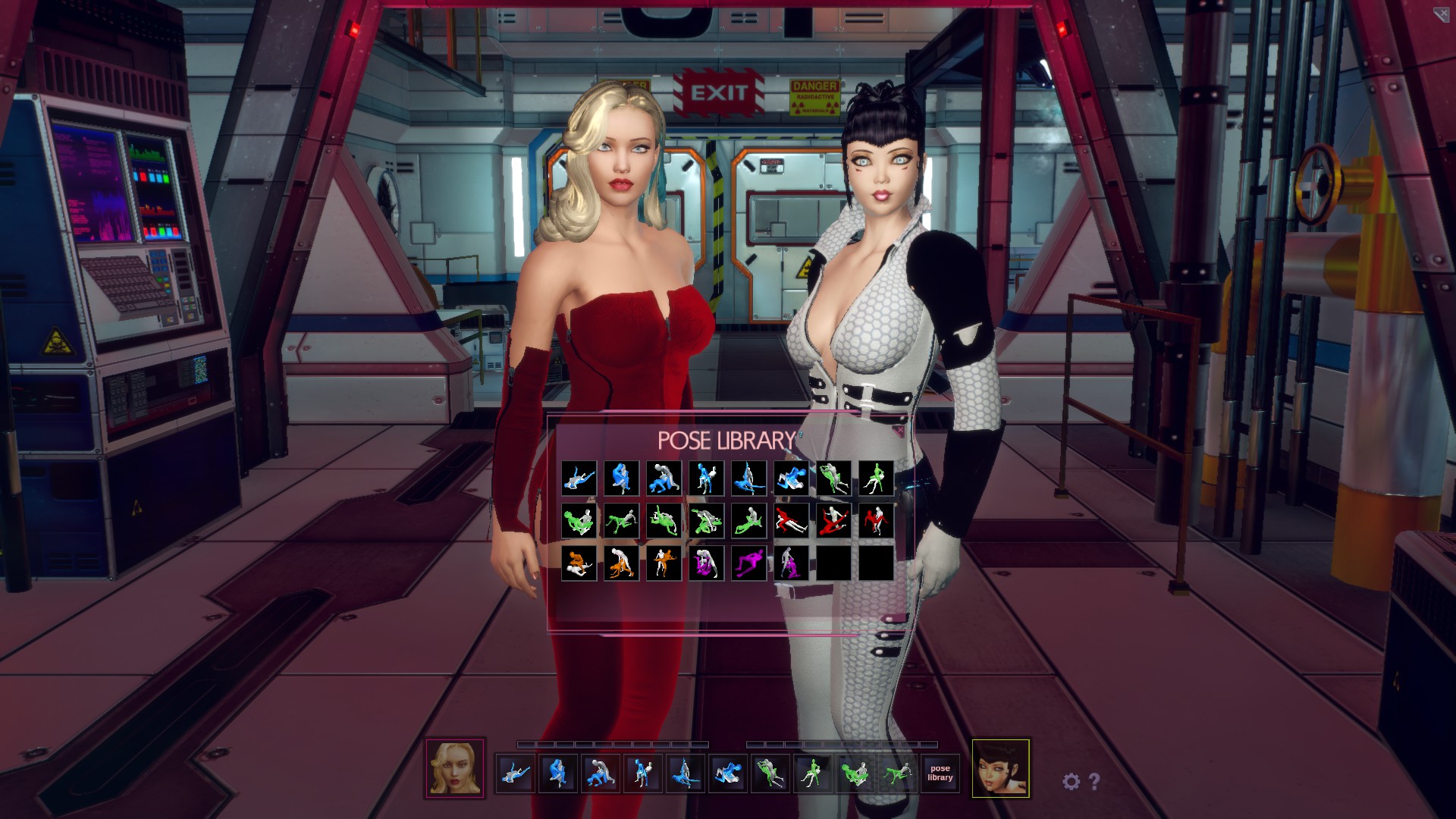Select the dark-haired character portrait
Screen dimensions: 1456x819
[1000, 768]
